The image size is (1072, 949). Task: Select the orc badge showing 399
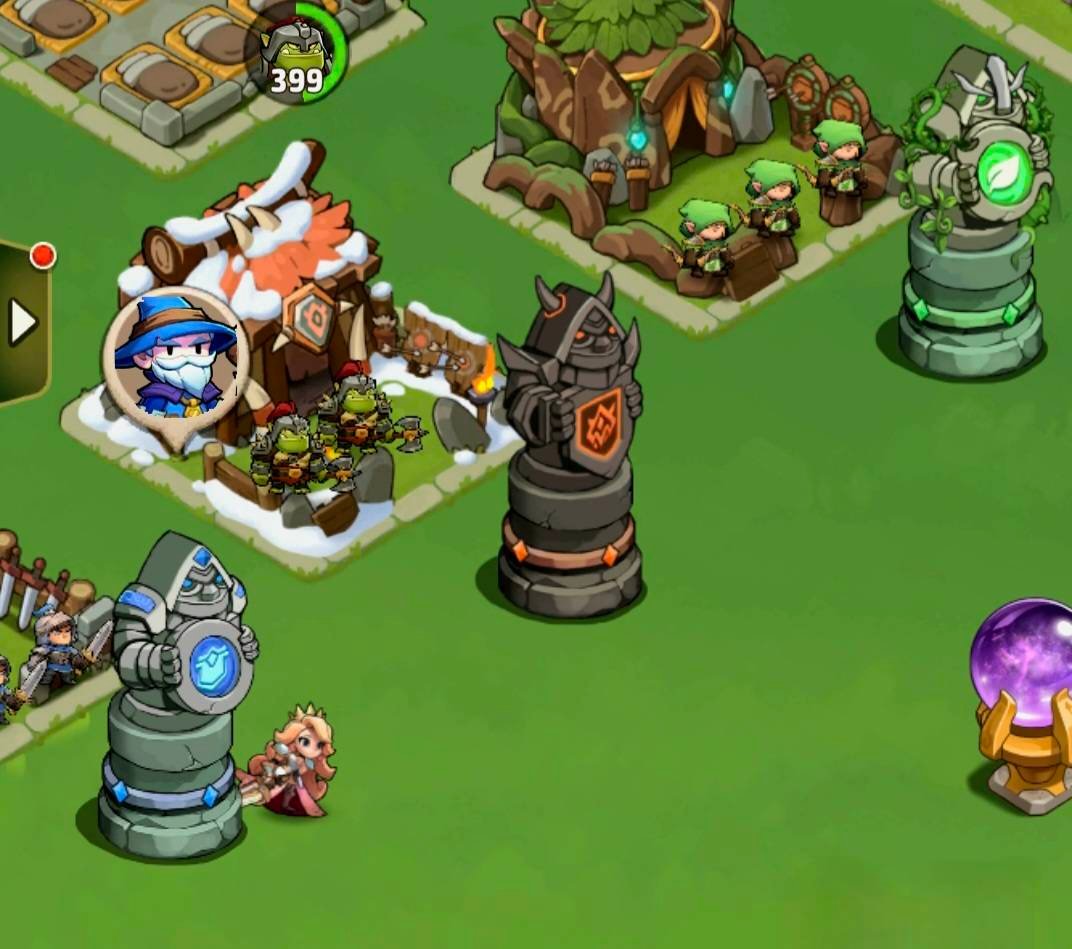pyautogui.click(x=296, y=57)
